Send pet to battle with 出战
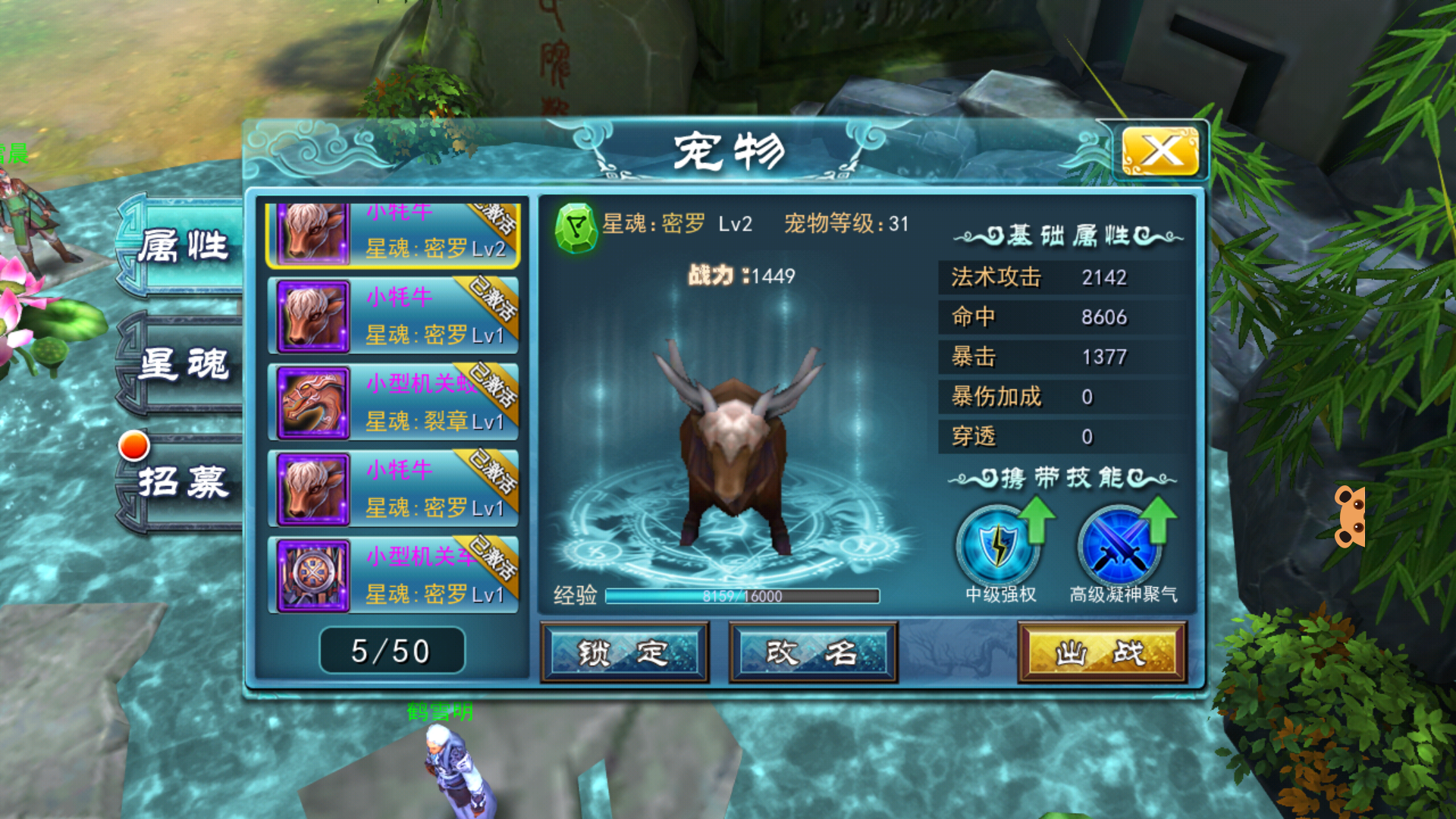 tap(1101, 652)
